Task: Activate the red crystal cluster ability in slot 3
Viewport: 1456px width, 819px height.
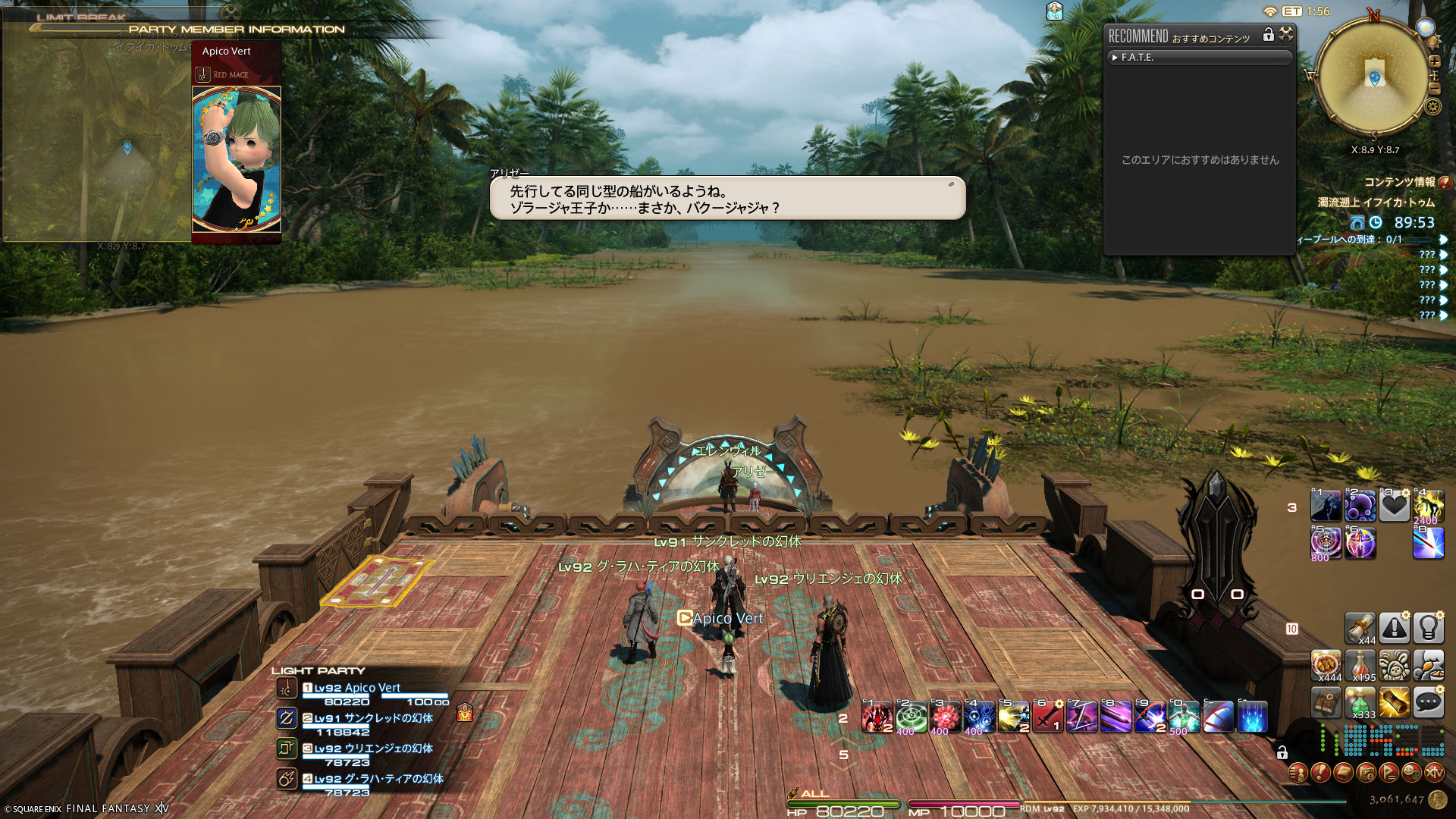Action: 945,717
